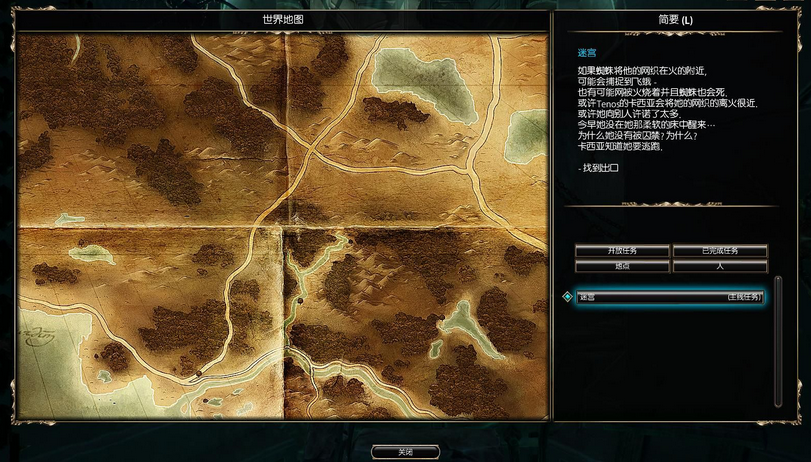Select the 人 people filter
Screen dimensions: 811x462
click(720, 267)
